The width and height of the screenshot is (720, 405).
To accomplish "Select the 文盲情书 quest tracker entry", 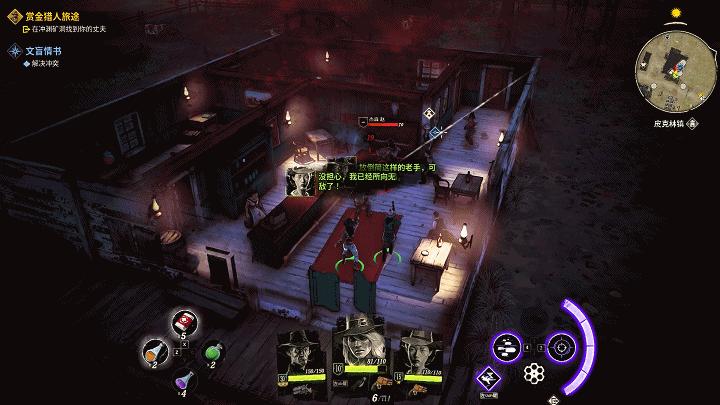I will click(x=44, y=50).
